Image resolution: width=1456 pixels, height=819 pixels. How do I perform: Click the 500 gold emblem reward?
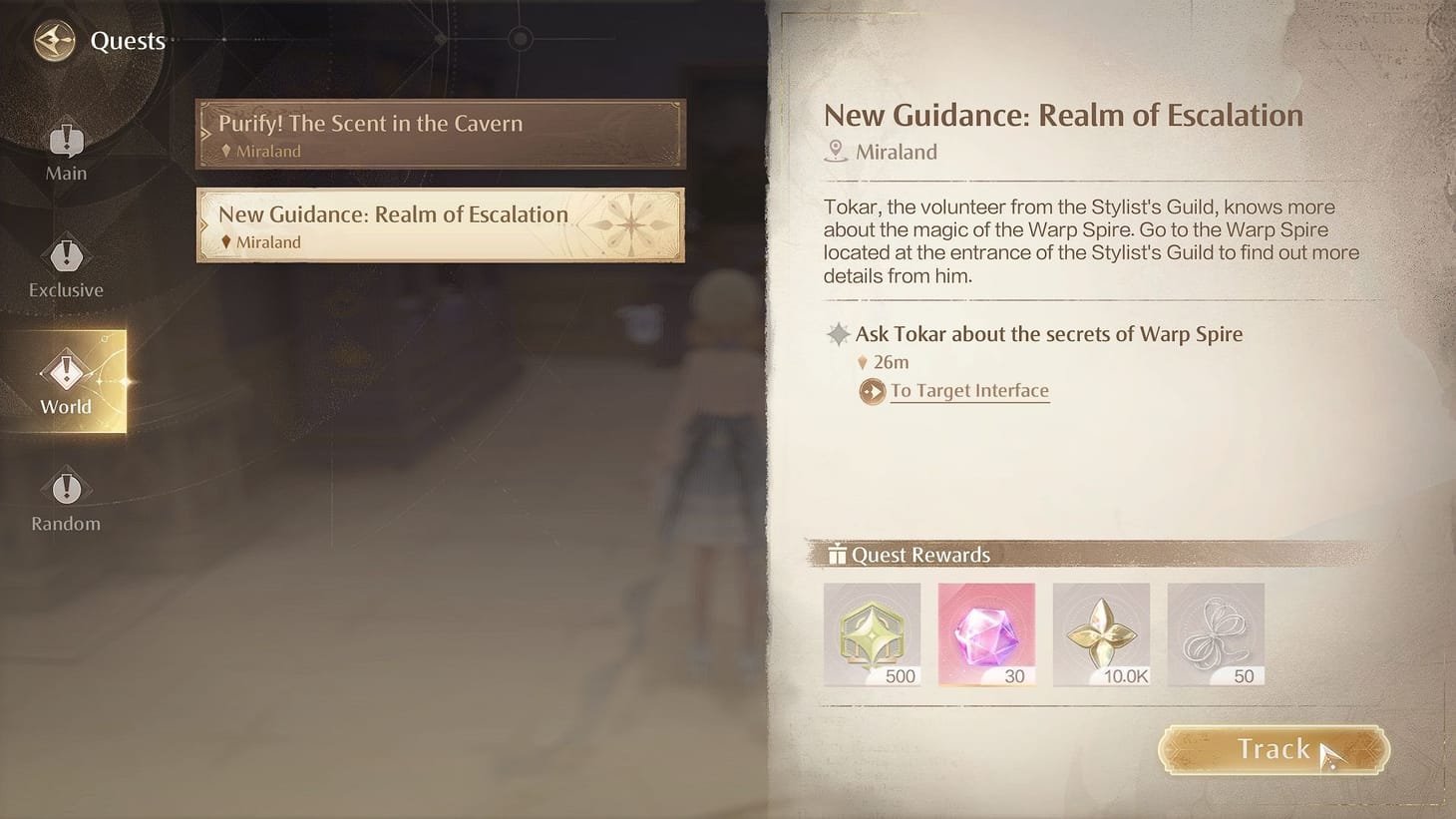pyautogui.click(x=872, y=633)
